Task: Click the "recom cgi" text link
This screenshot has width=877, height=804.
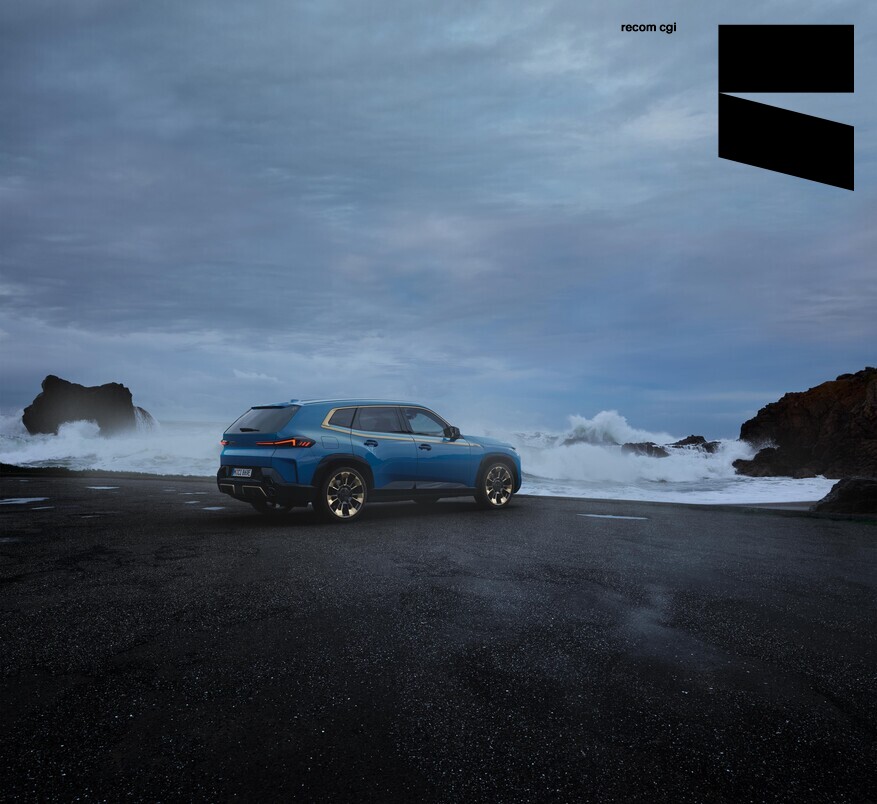Action: click(x=648, y=28)
